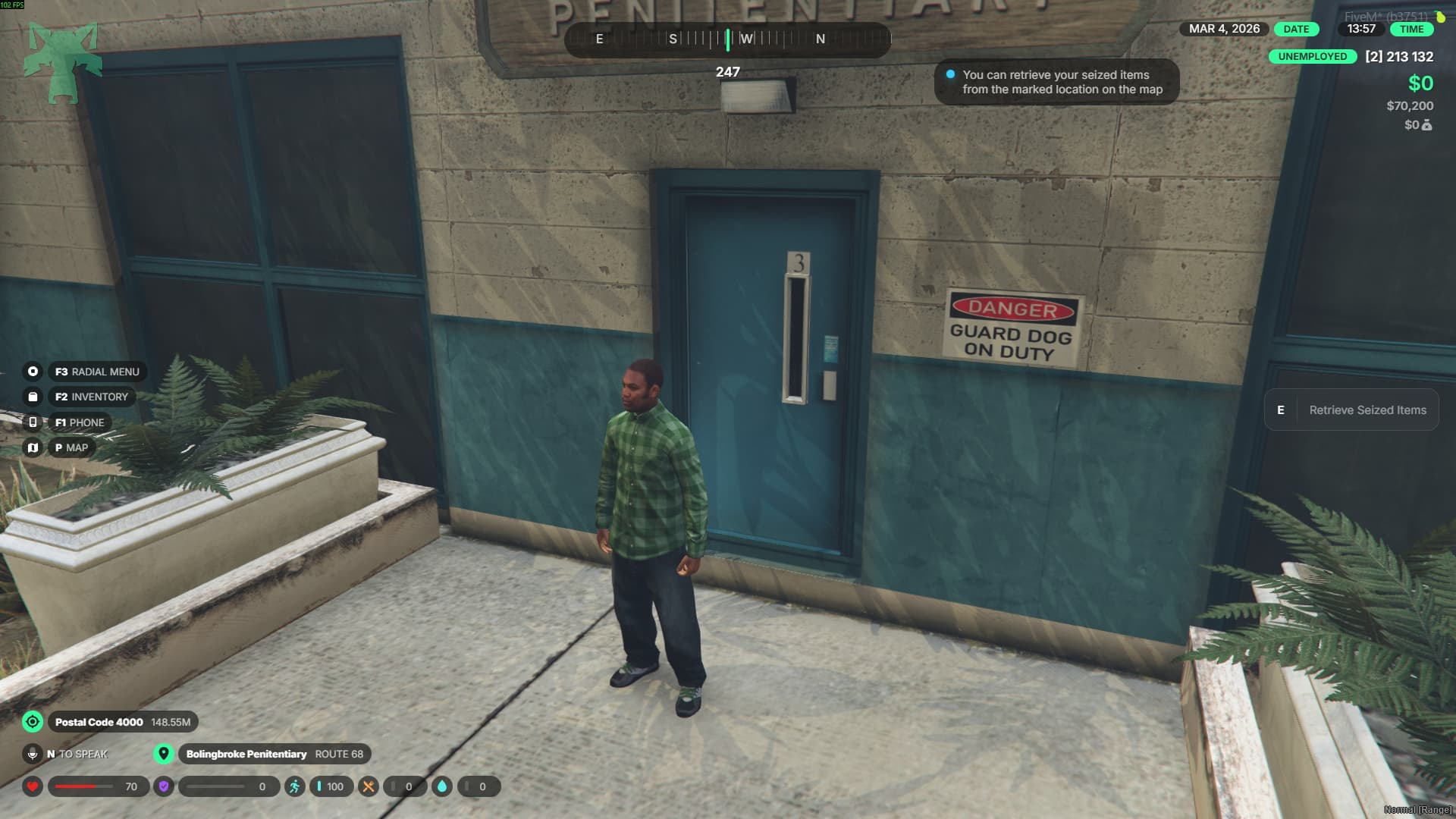Open the Phone shortcut
The image size is (1456, 819).
[79, 422]
